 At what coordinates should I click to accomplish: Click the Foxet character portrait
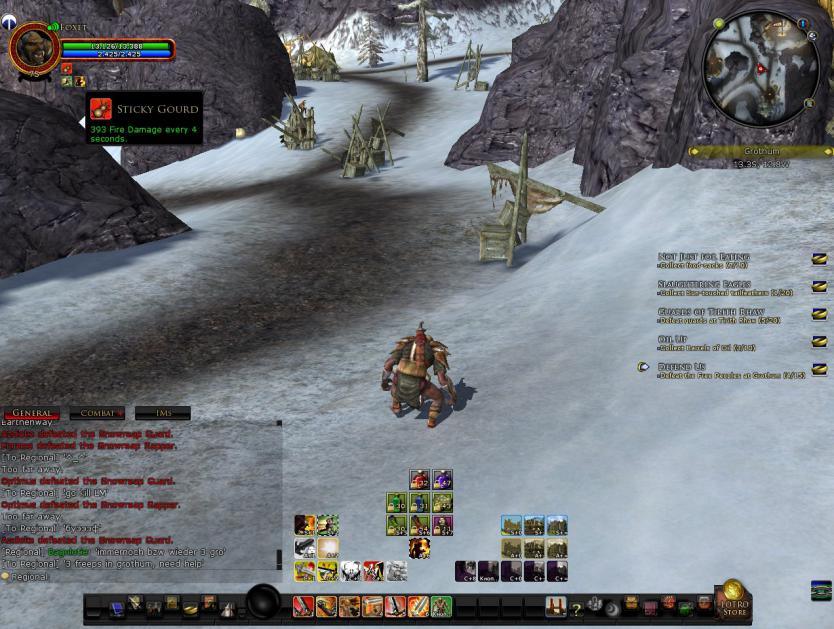click(33, 47)
